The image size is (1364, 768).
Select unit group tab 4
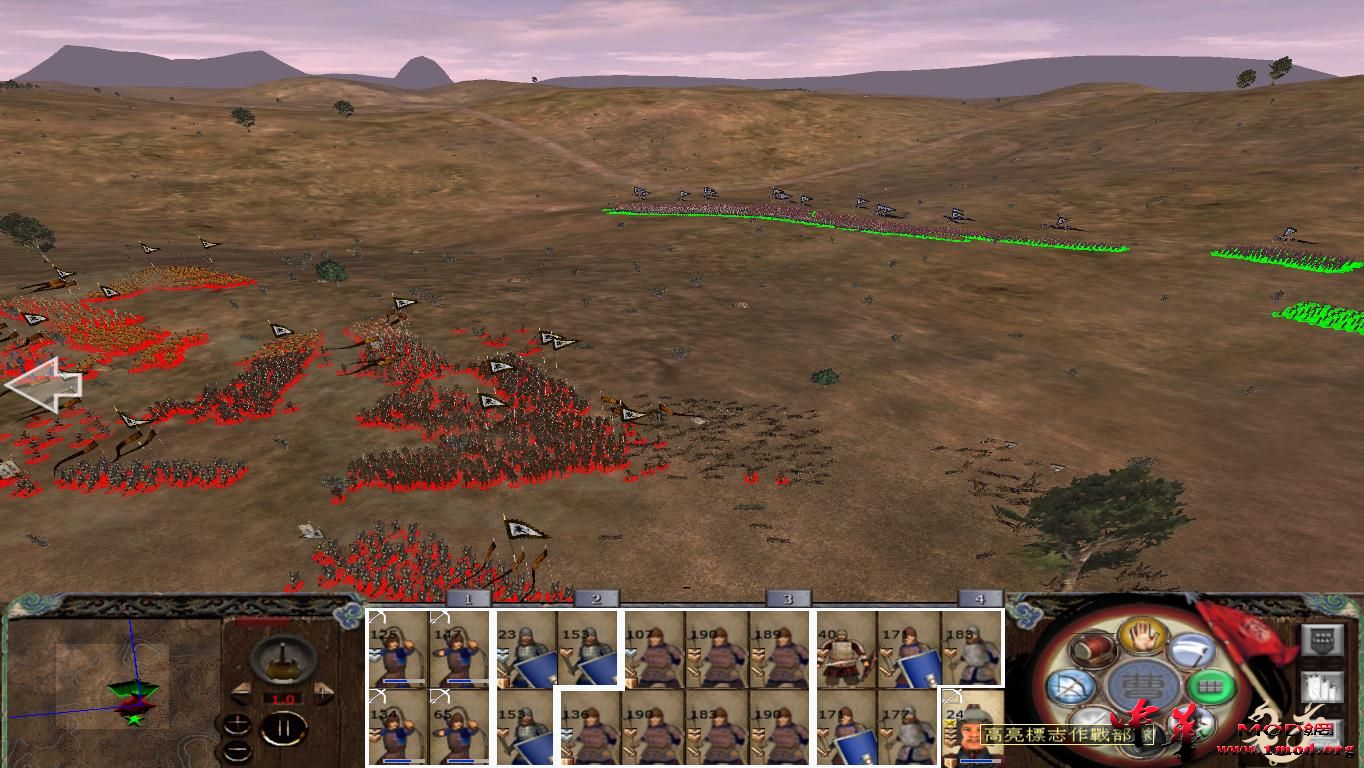(981, 599)
